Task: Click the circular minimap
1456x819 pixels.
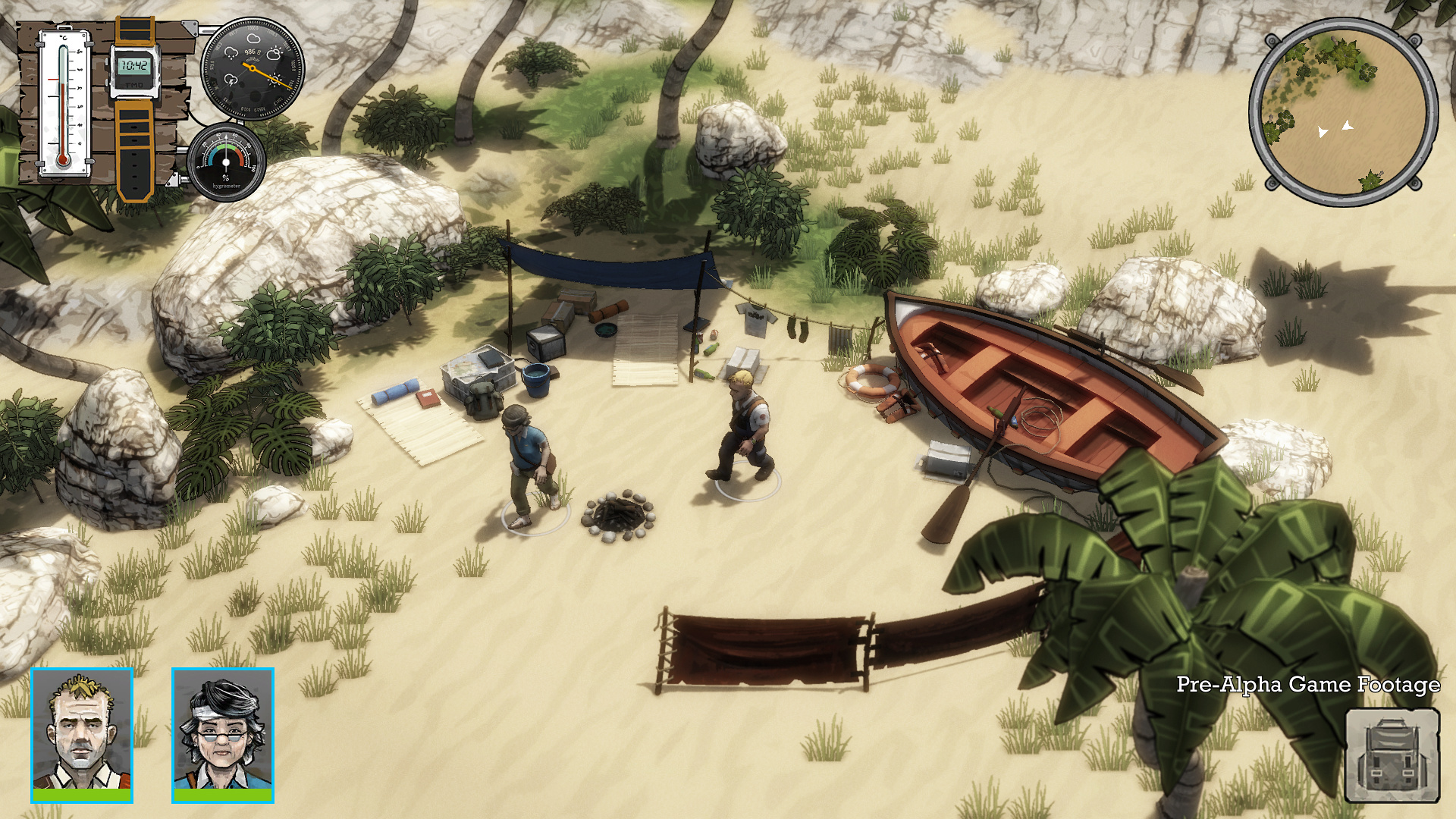Action: click(1342, 112)
